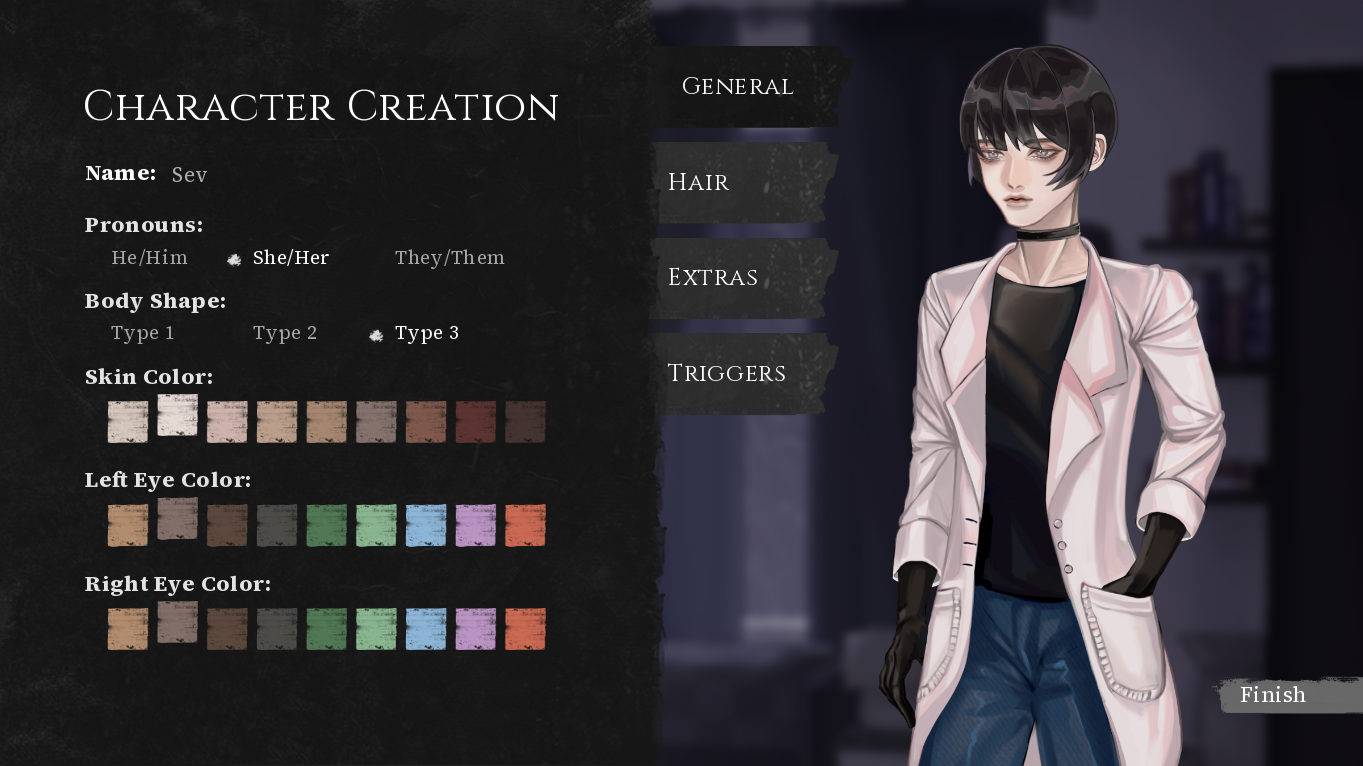Select purple as the left eye color
Screen dimensions: 1363x766
tap(476, 525)
